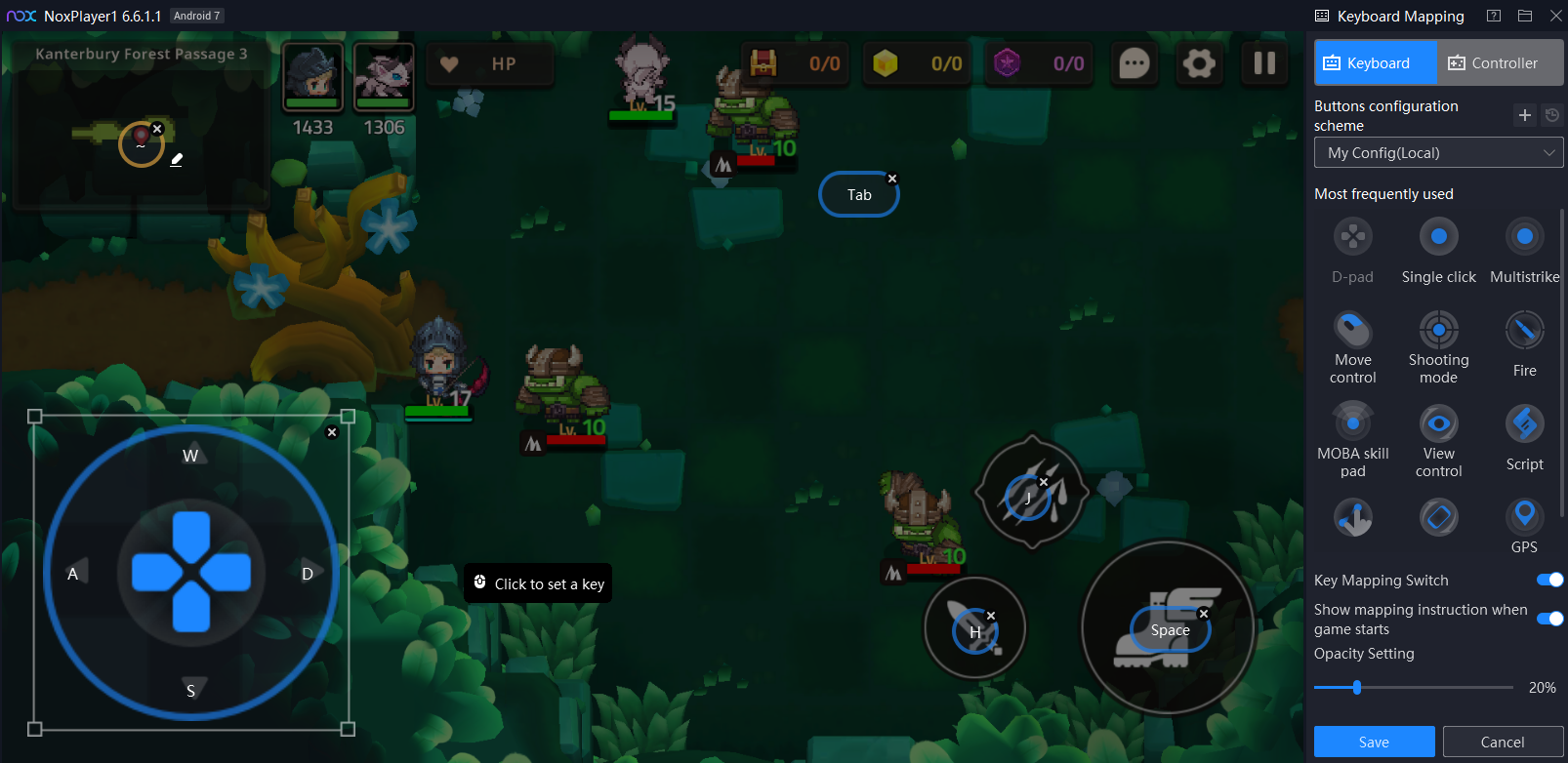Pick the Shooting mode mapping tool

click(1438, 331)
